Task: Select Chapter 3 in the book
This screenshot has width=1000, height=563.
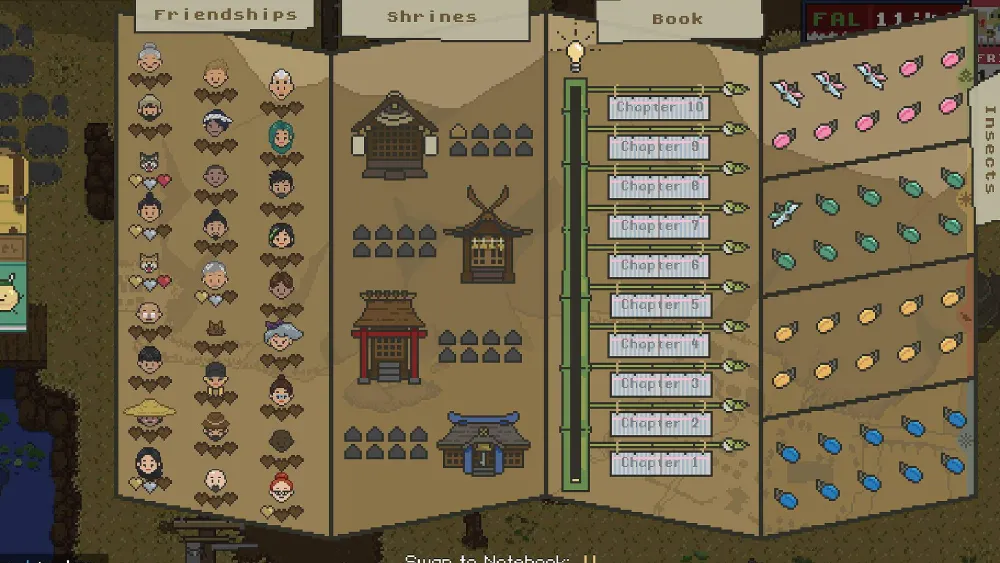Action: [660, 384]
